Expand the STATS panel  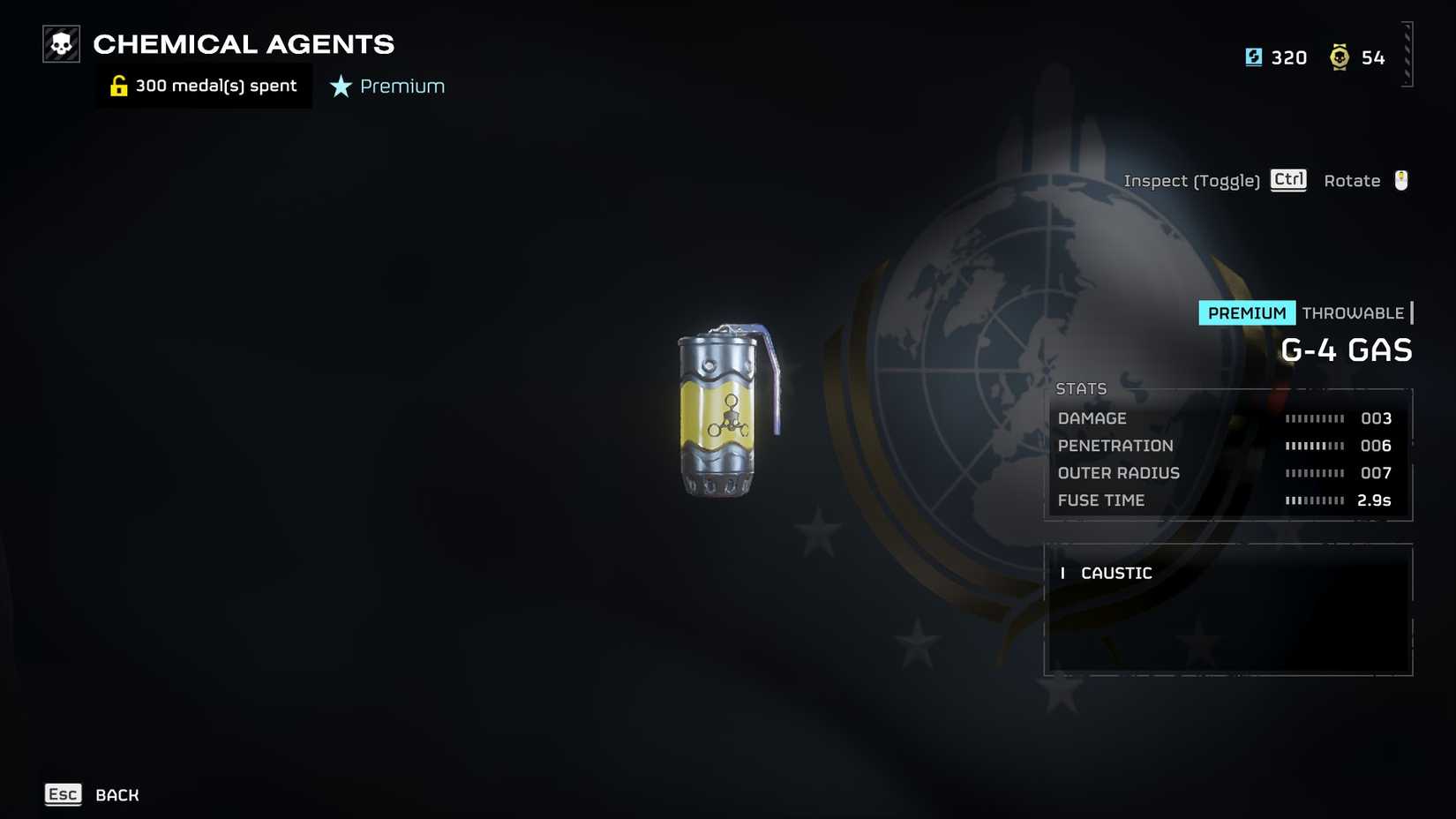pos(1081,388)
